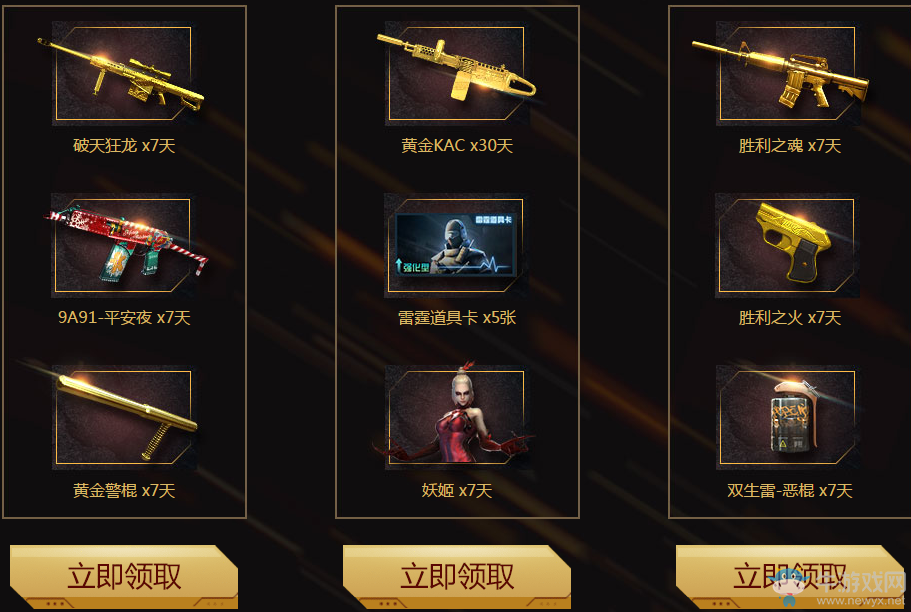Image resolution: width=911 pixels, height=612 pixels.
Task: Claim the pack containing 破天狂龙 with 立即领取
Action: pyautogui.click(x=124, y=576)
